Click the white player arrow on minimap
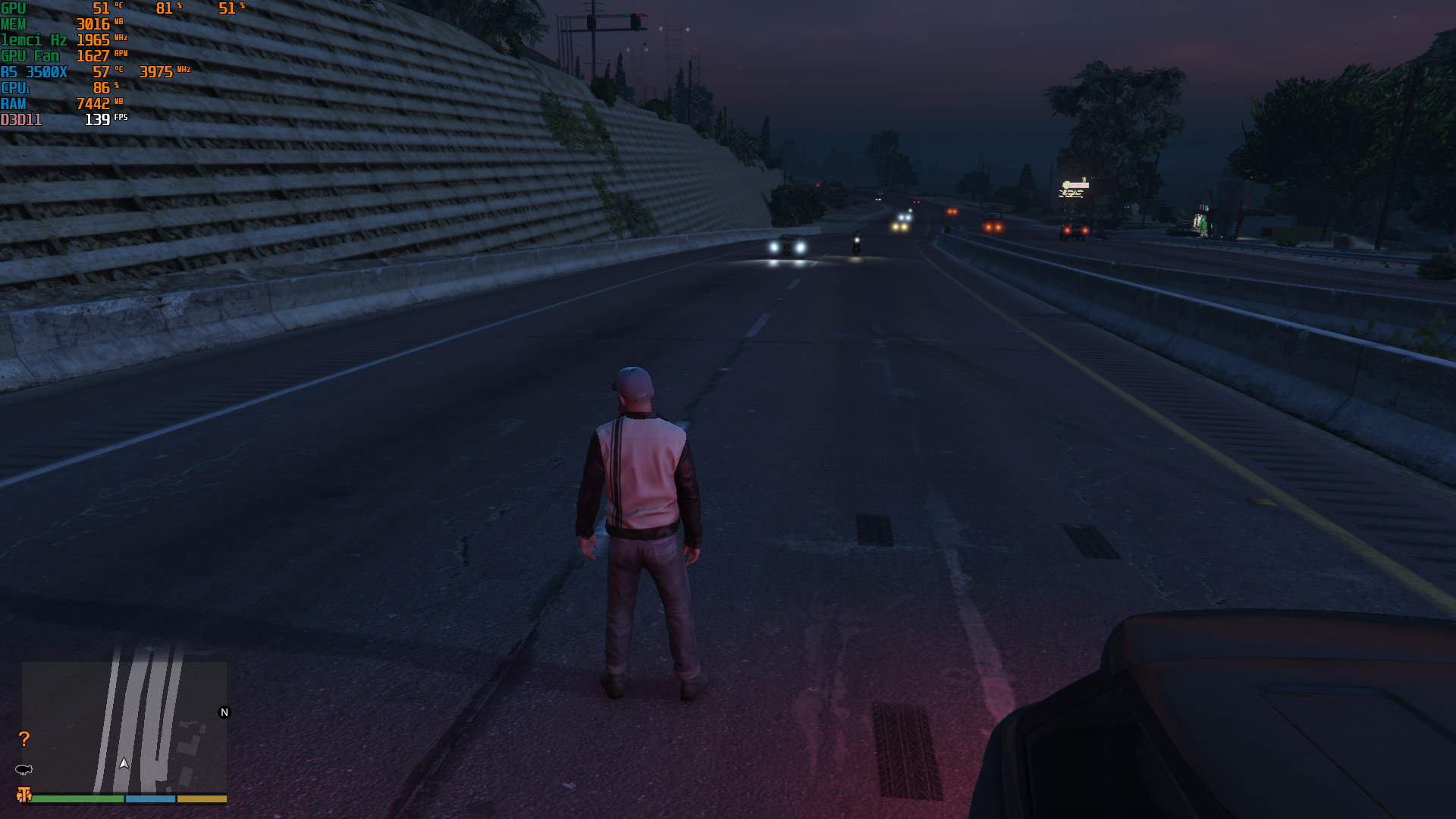1456x819 pixels. tap(124, 764)
